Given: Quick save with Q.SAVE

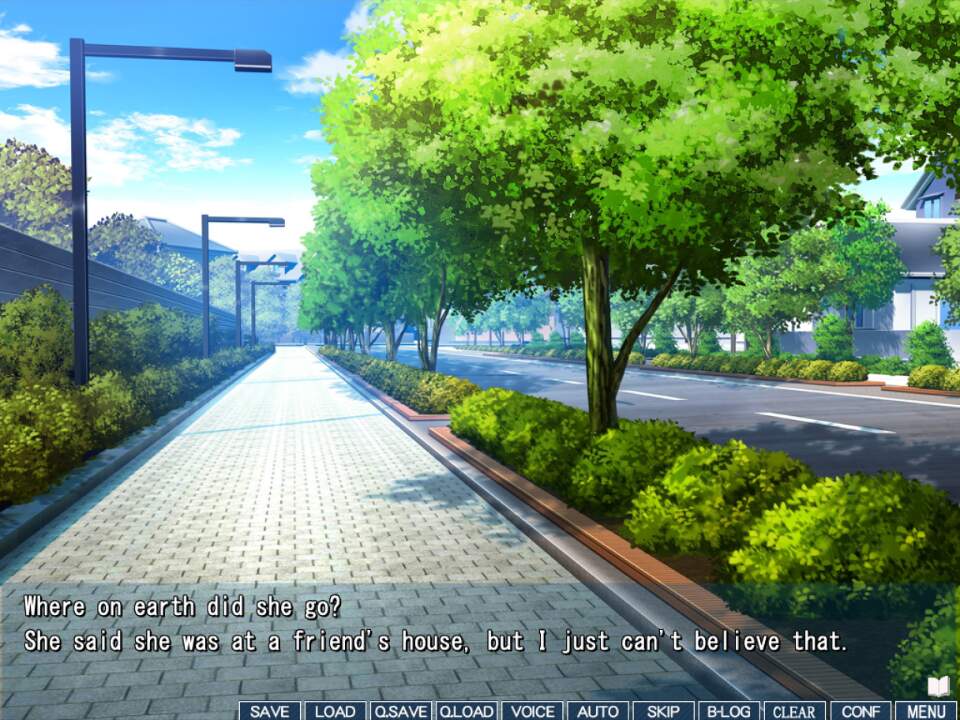Looking at the screenshot, I should (401, 711).
